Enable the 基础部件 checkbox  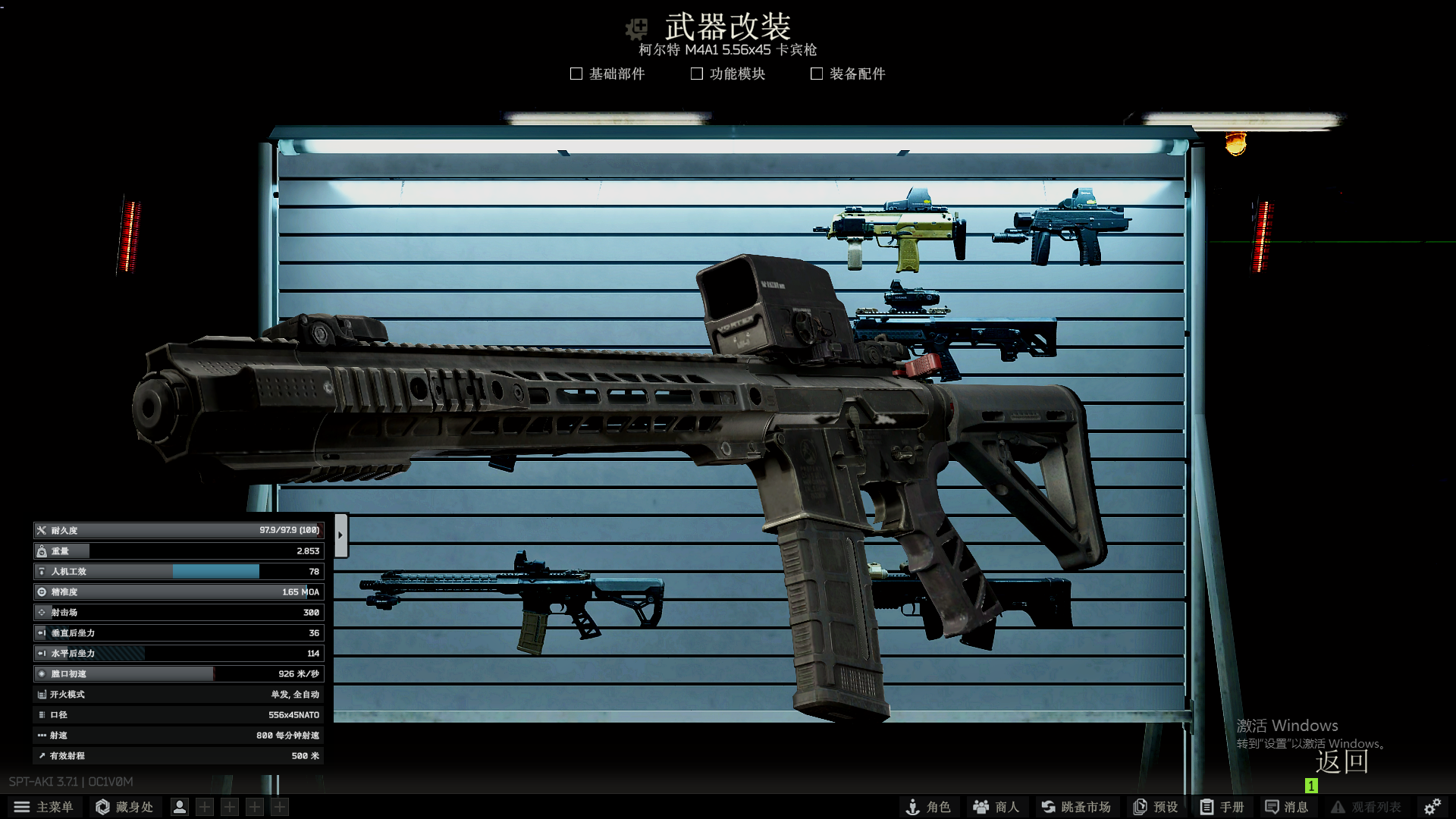(576, 74)
